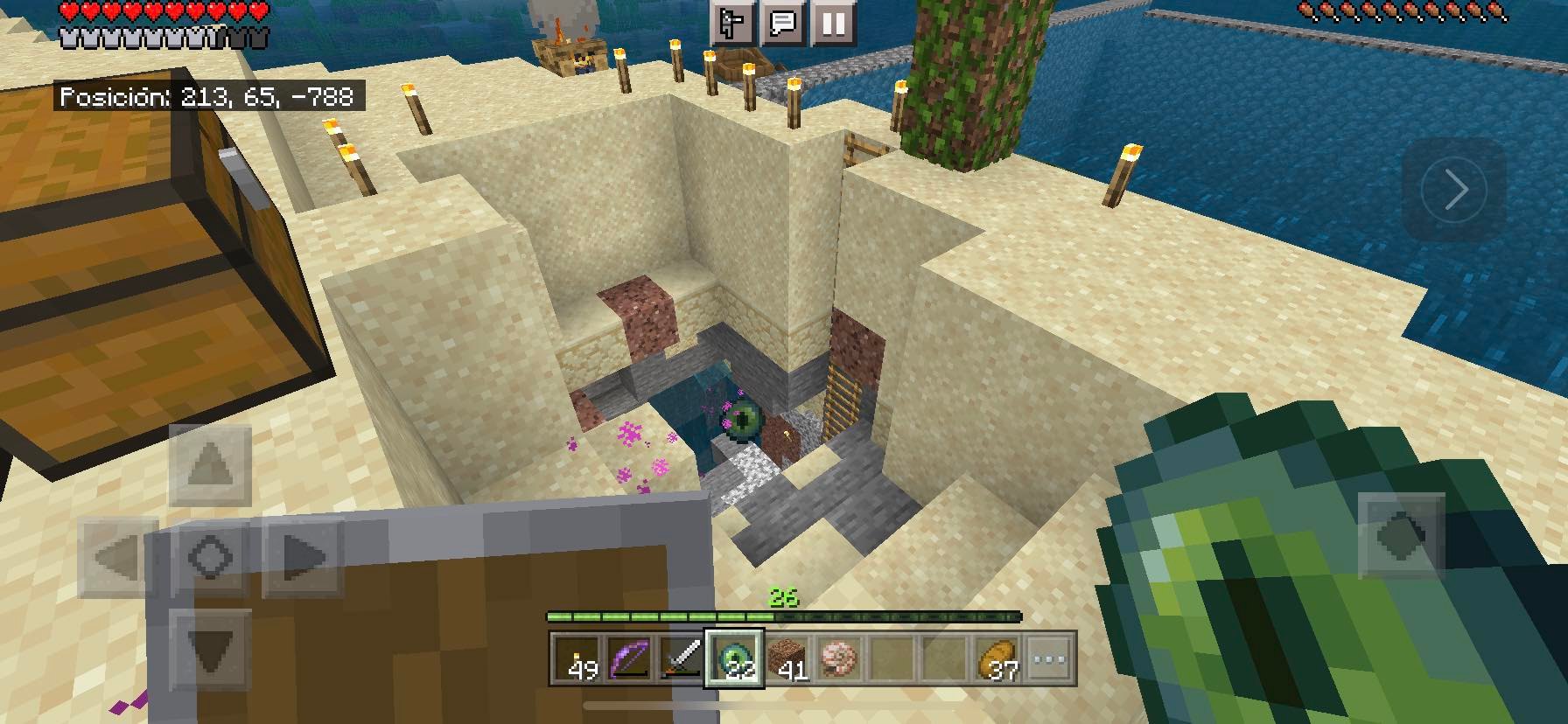Tap the jump button on the right
Viewport: 1568px width, 724px height.
(x=1402, y=535)
